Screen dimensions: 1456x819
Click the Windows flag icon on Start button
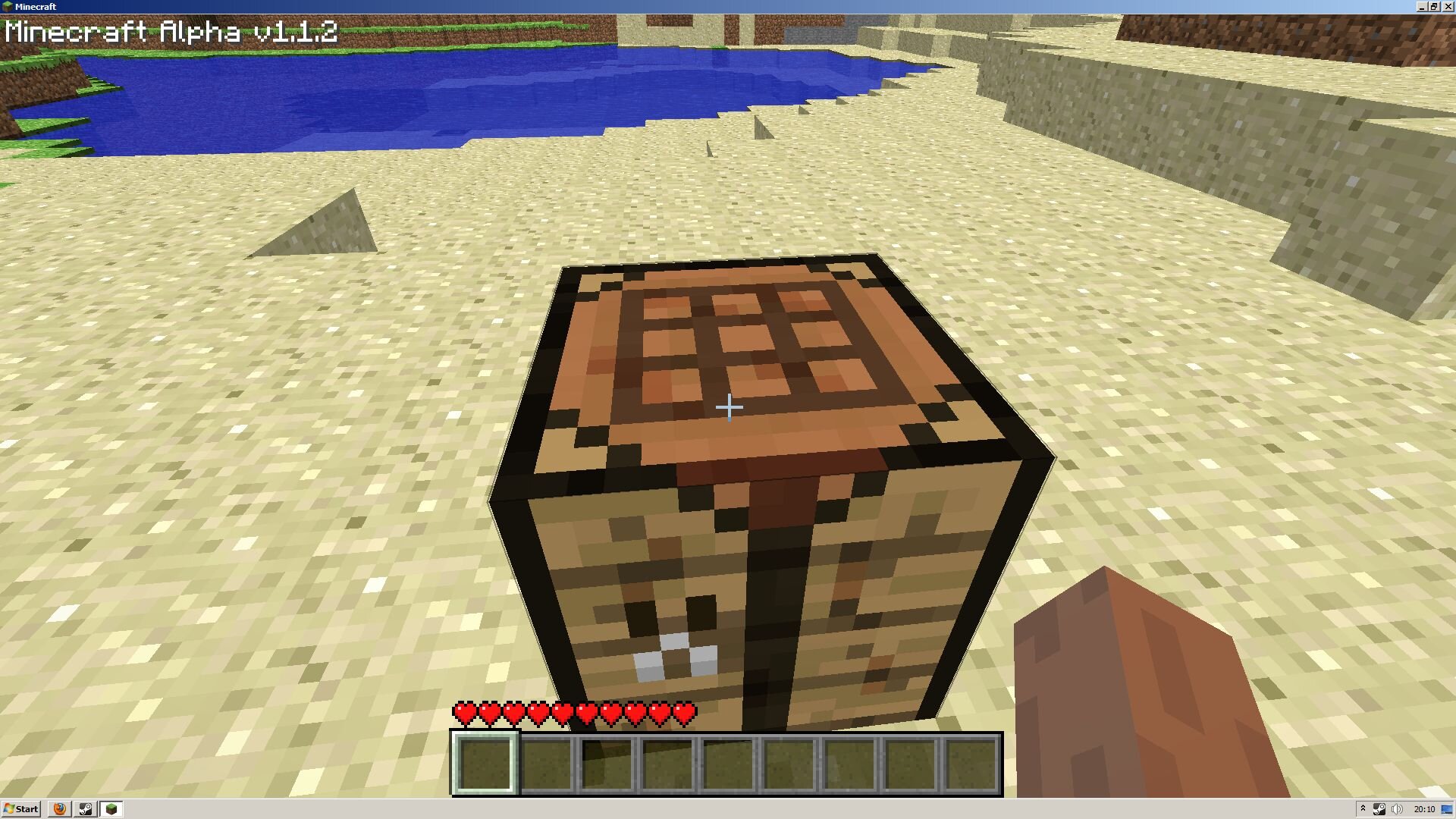point(9,808)
